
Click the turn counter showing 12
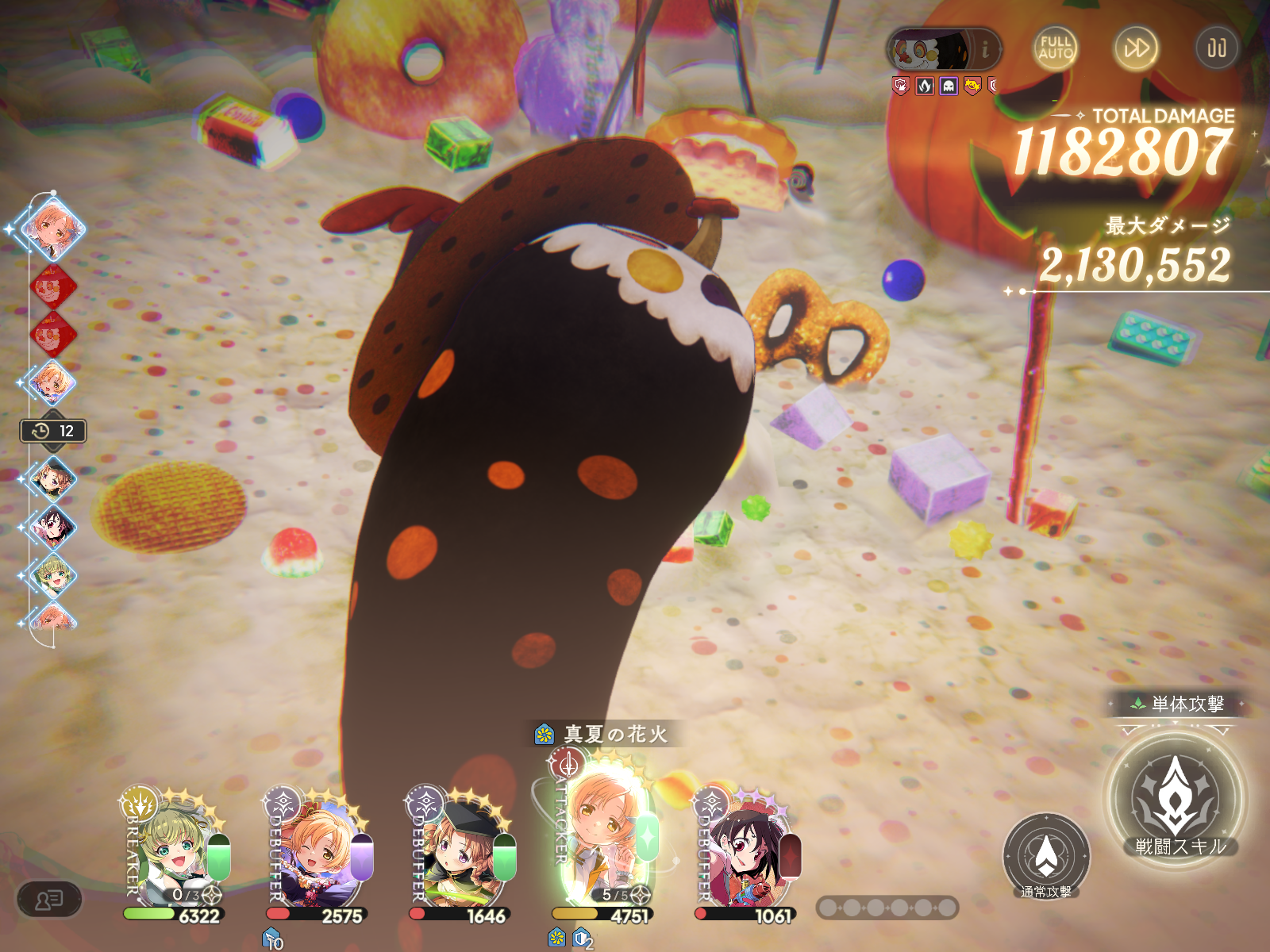click(x=53, y=431)
